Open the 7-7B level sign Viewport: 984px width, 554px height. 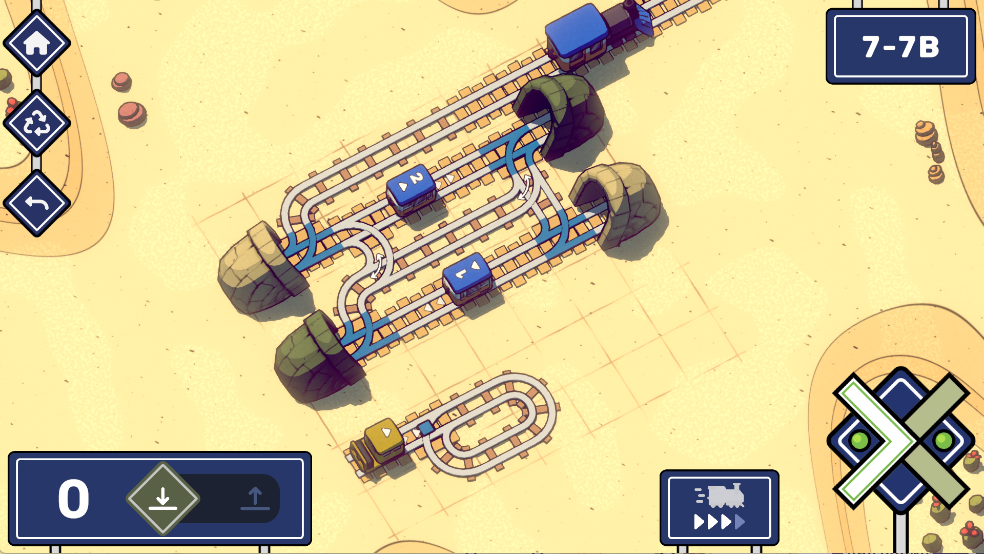point(900,46)
